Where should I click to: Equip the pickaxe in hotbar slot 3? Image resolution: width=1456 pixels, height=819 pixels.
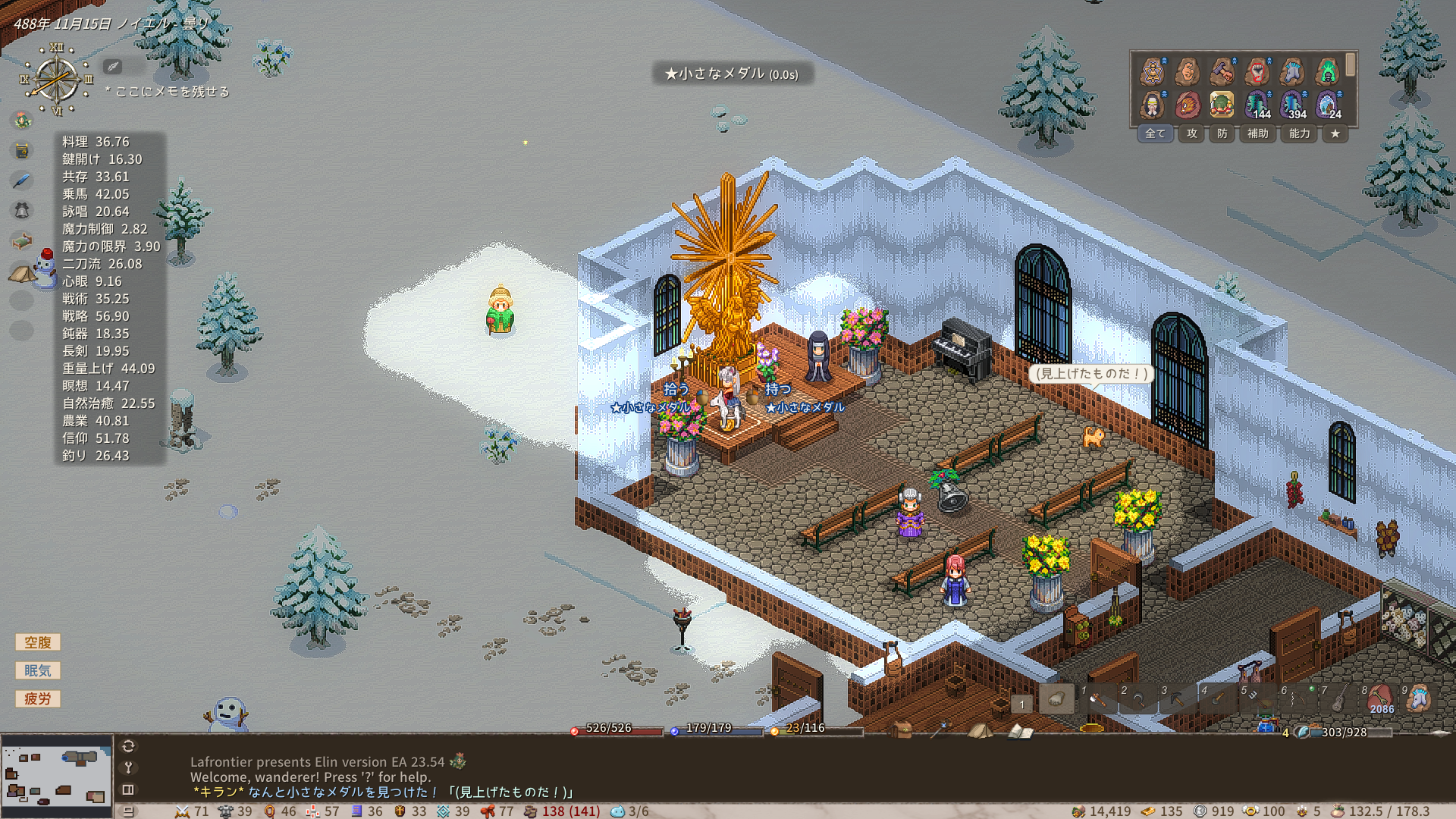pyautogui.click(x=1178, y=699)
